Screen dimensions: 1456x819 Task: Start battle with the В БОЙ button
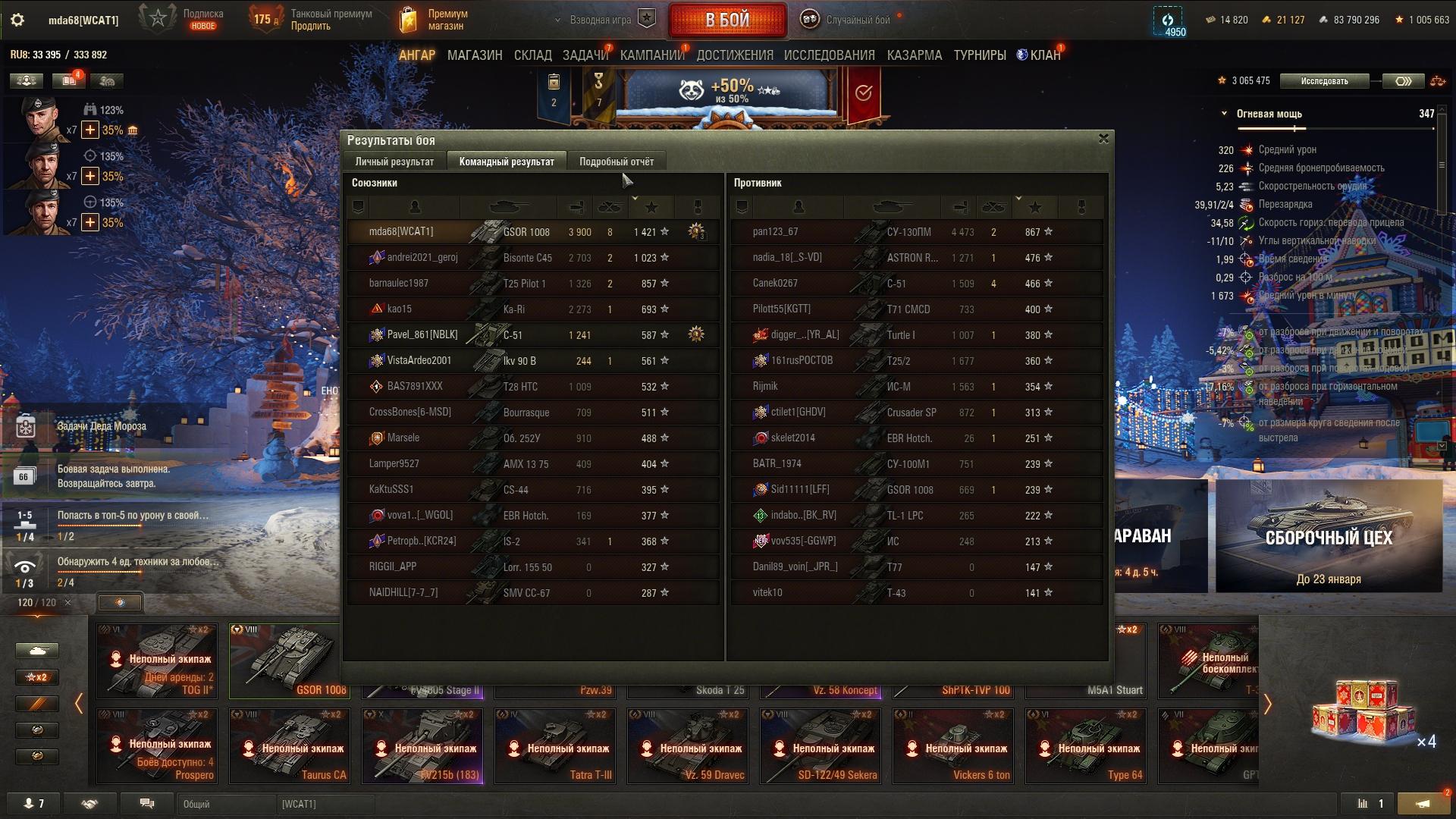(726, 20)
